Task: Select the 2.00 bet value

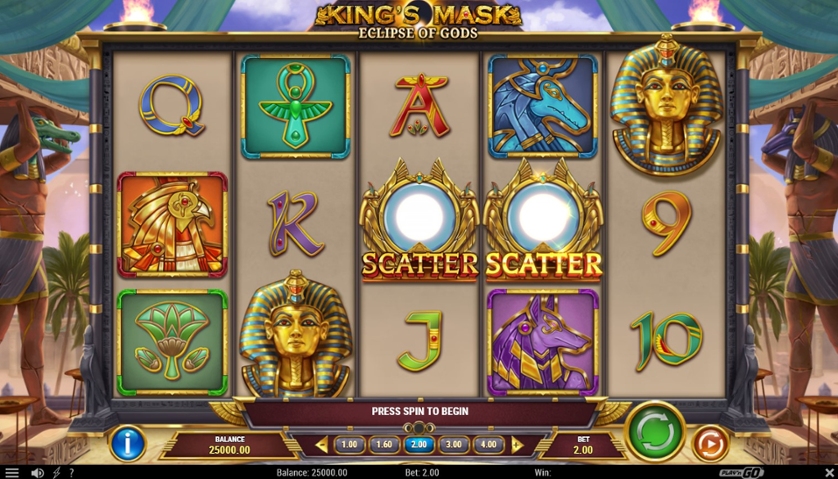Action: click(419, 445)
